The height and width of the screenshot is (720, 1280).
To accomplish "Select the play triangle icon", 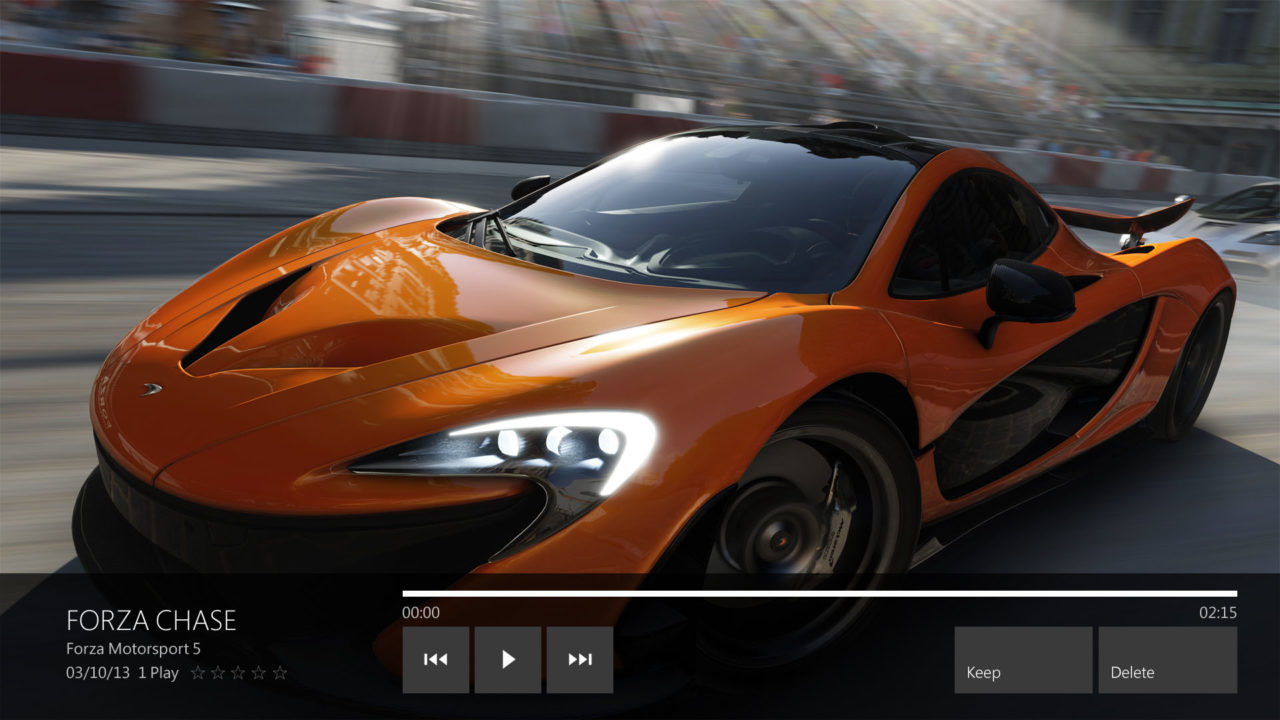I will point(508,659).
